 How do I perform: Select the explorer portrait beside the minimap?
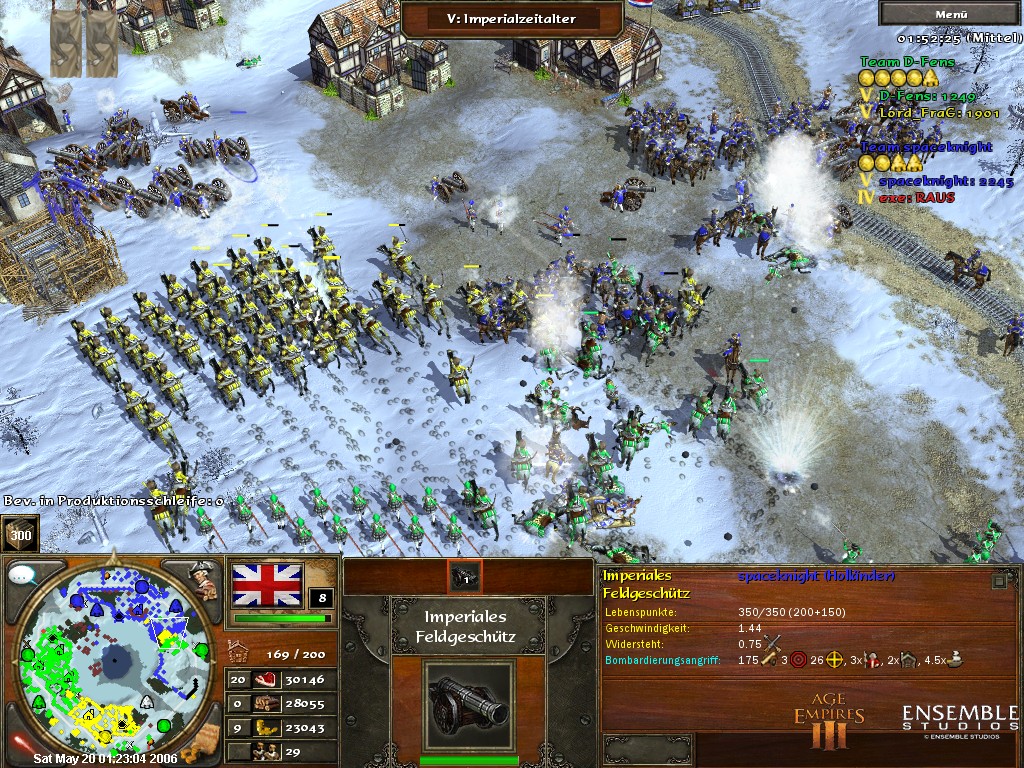[204, 581]
